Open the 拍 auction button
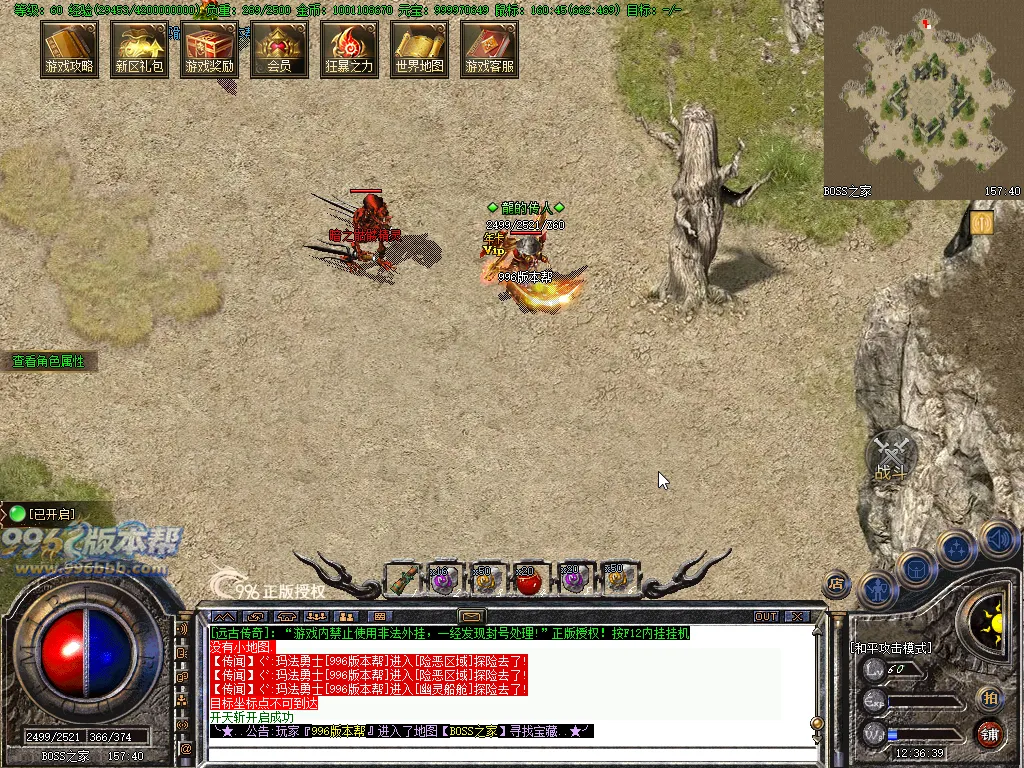Viewport: 1024px width, 768px height. coord(989,697)
